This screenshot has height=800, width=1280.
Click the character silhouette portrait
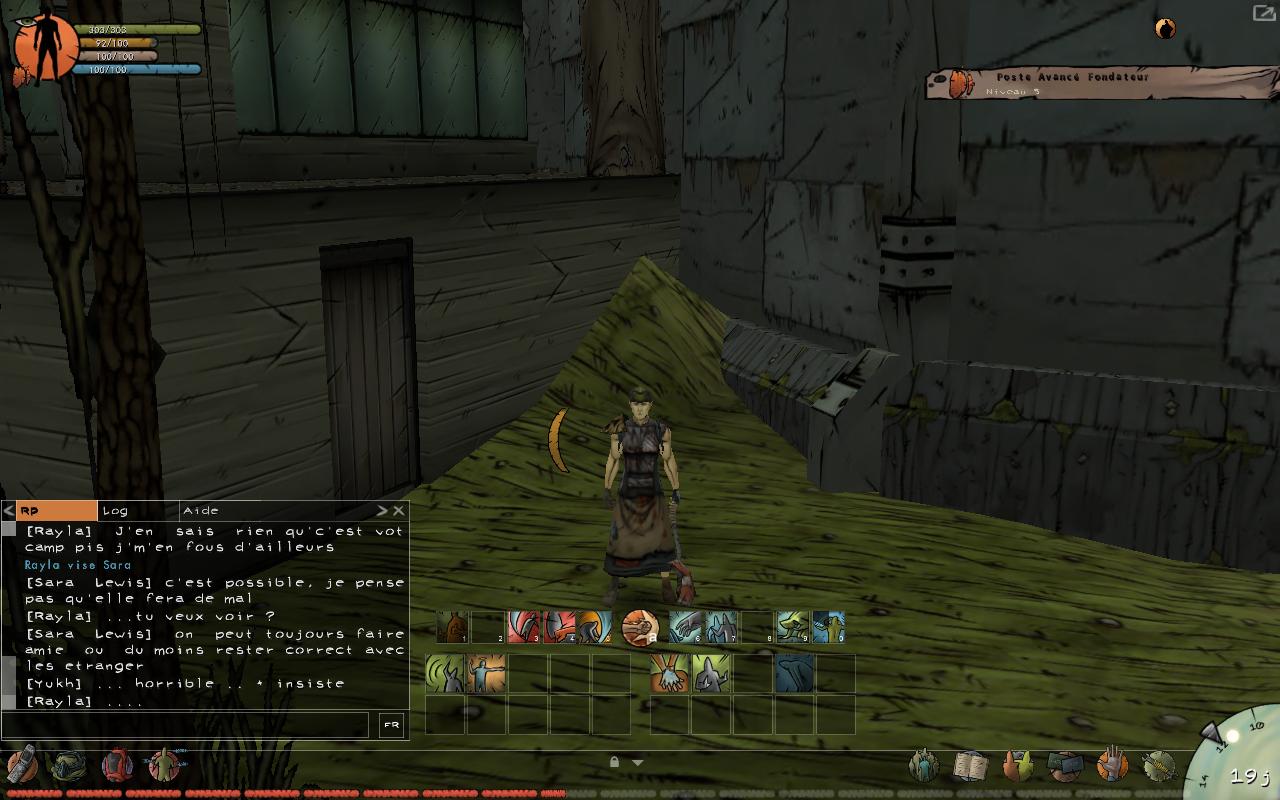click(x=45, y=47)
